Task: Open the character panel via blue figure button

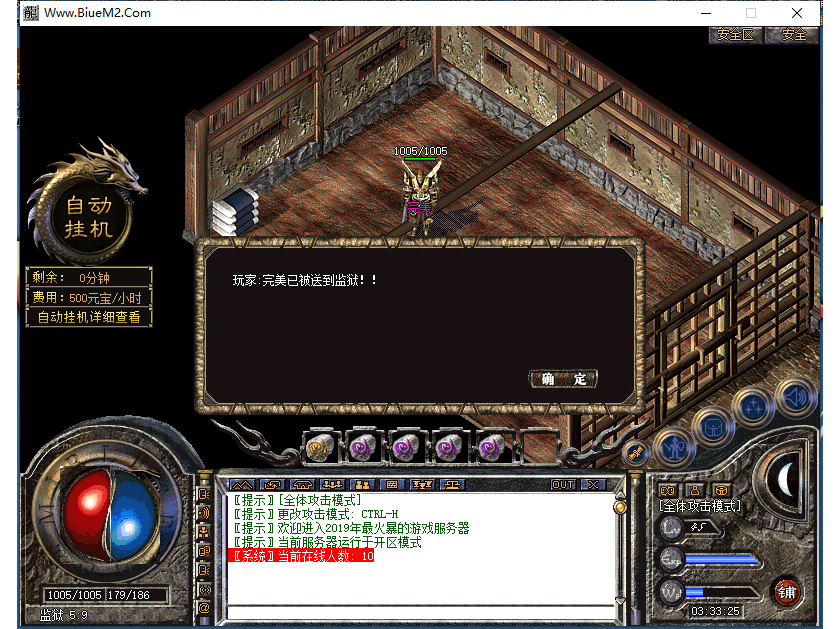Action: [674, 446]
